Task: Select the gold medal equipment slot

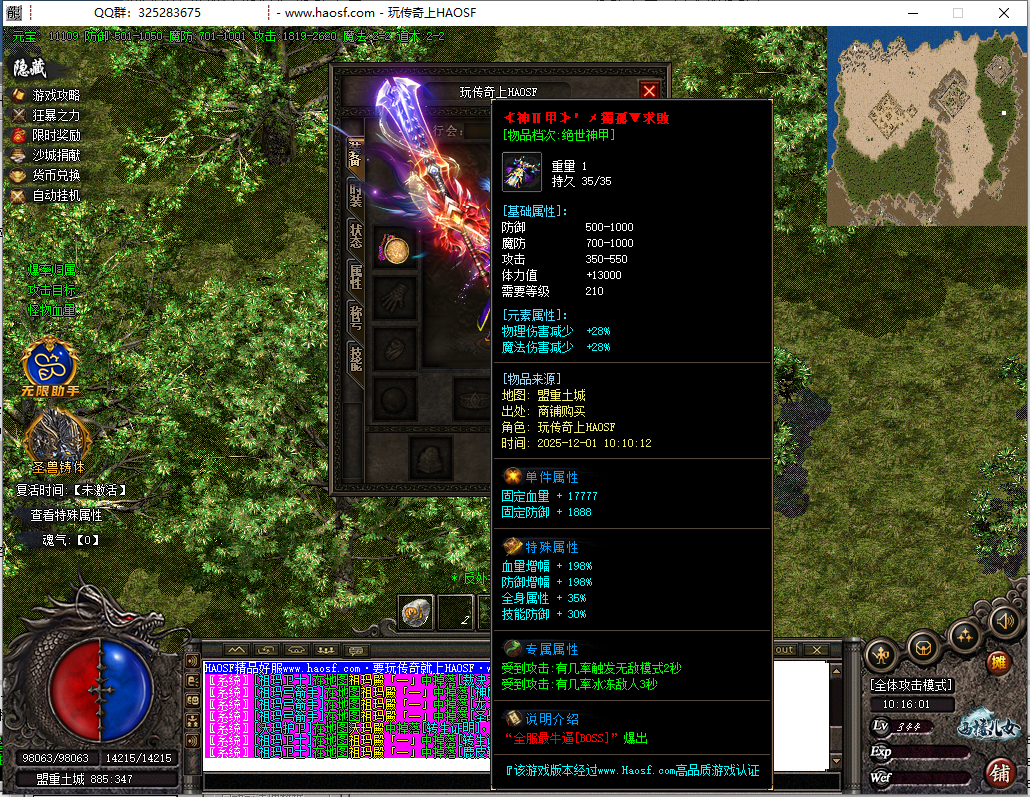Action: 395,249
